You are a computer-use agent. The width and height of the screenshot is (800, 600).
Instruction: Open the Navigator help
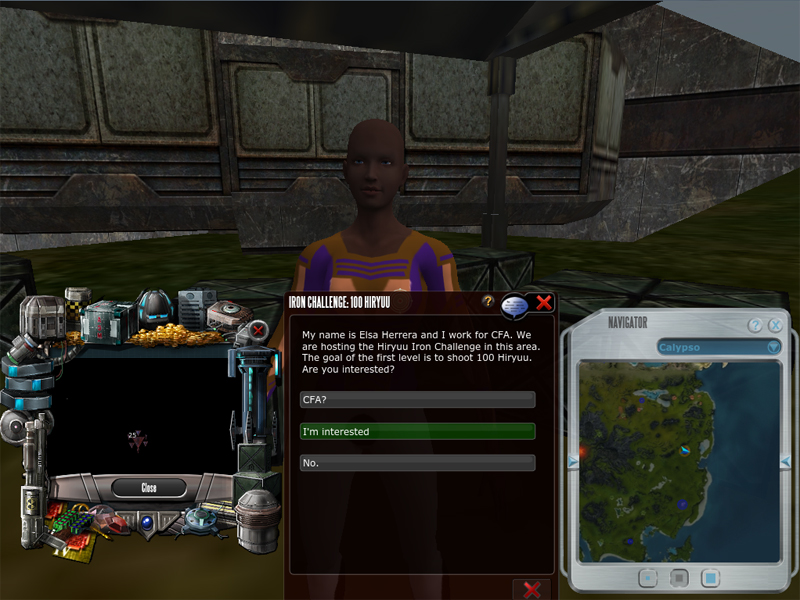pyautogui.click(x=756, y=325)
